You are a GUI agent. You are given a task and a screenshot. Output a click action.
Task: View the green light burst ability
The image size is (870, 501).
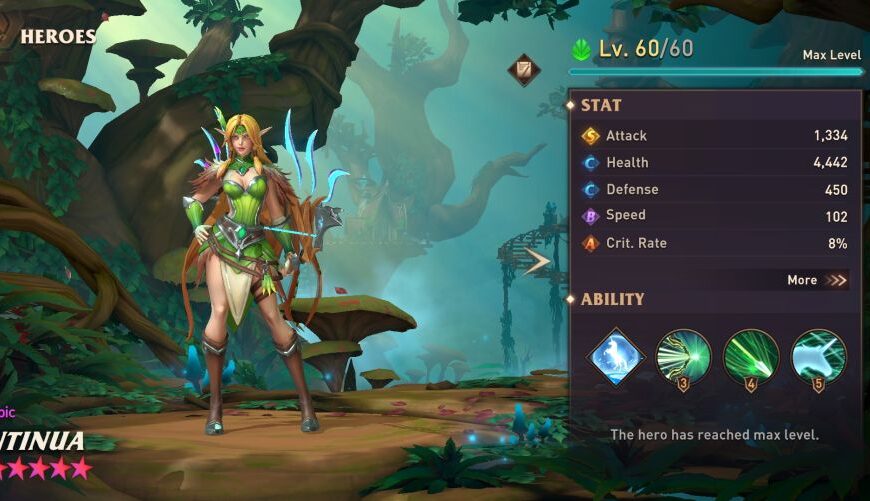pos(683,356)
